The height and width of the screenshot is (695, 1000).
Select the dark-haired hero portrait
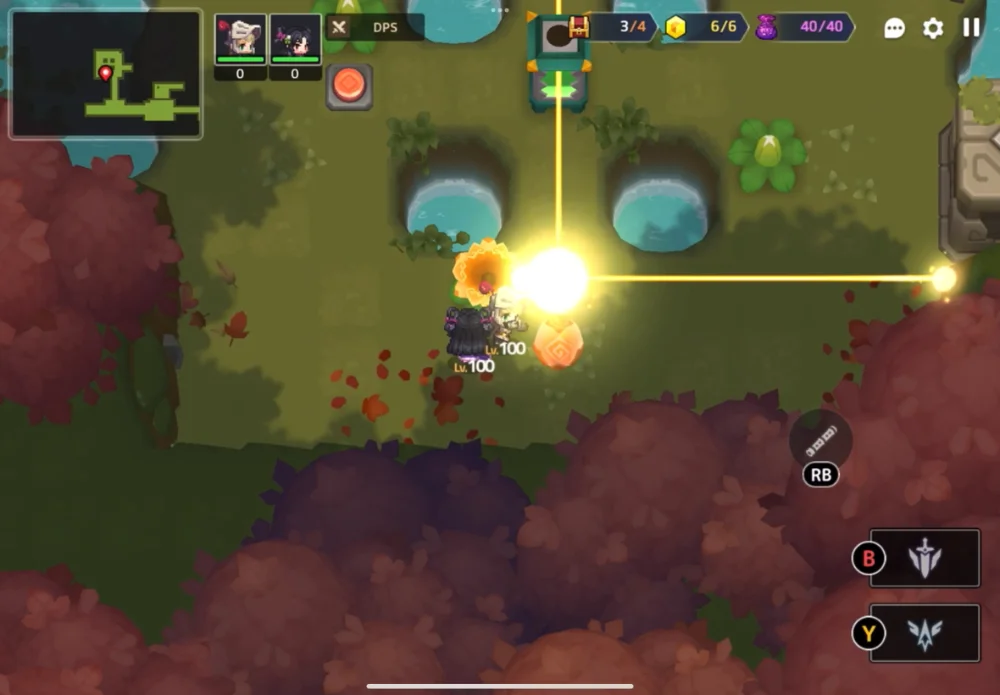pyautogui.click(x=295, y=39)
